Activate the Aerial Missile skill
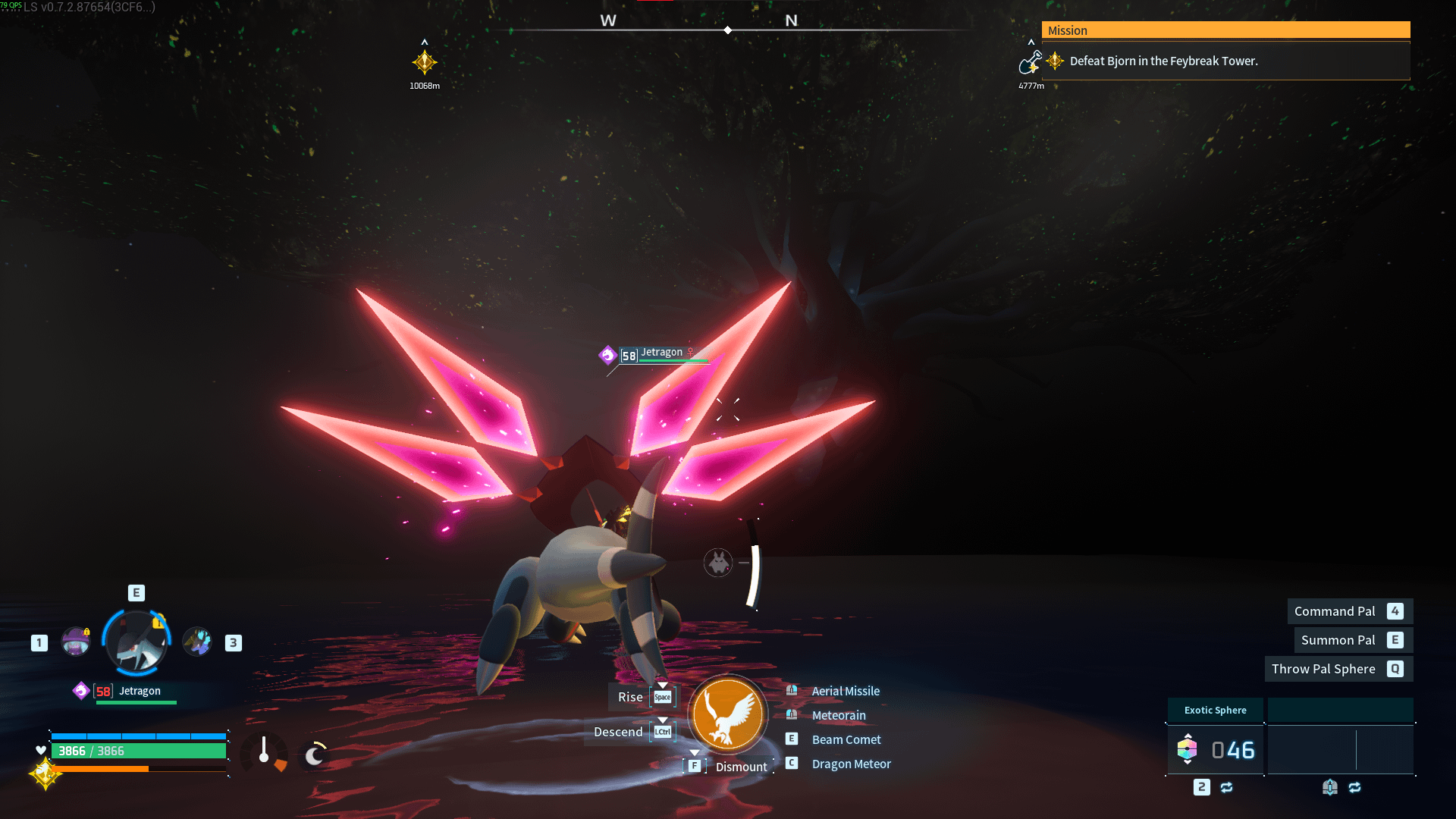Image resolution: width=1456 pixels, height=819 pixels. point(846,691)
